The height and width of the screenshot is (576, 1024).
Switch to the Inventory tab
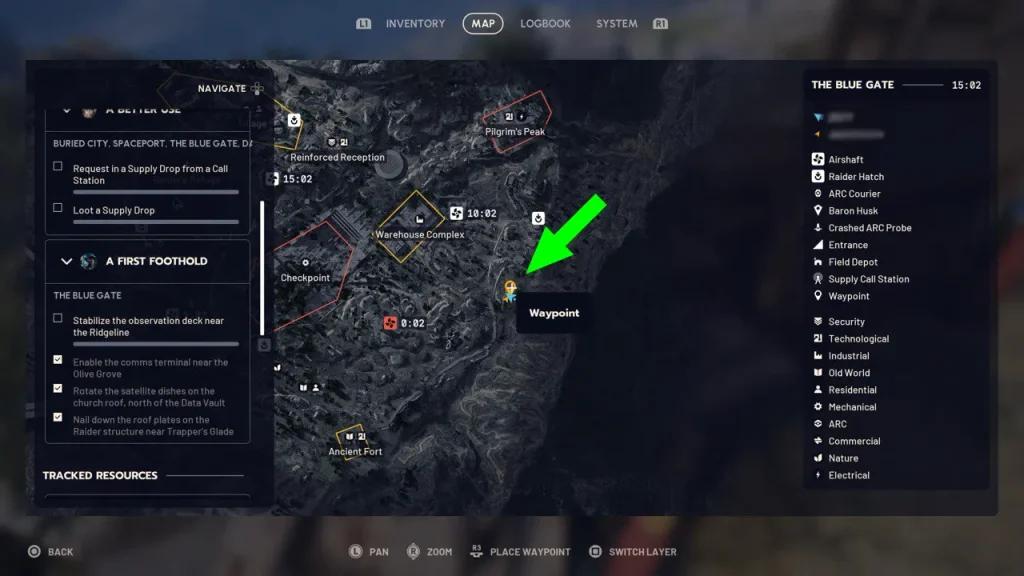click(x=415, y=23)
